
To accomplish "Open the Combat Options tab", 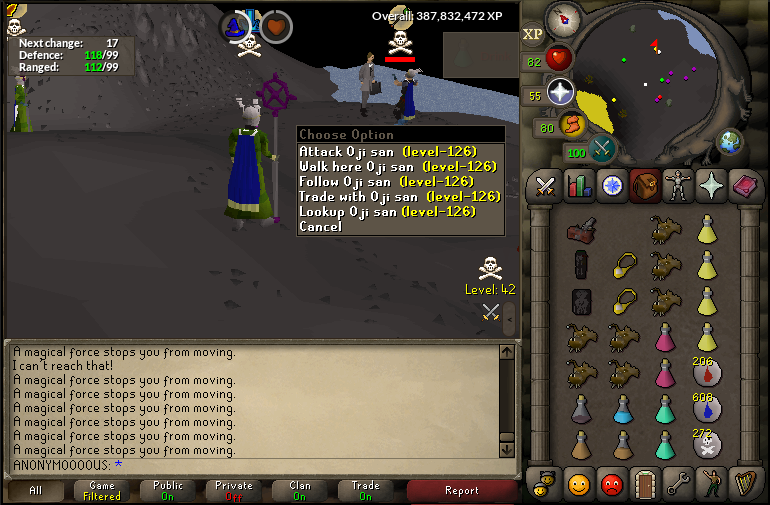I will pyautogui.click(x=545, y=186).
